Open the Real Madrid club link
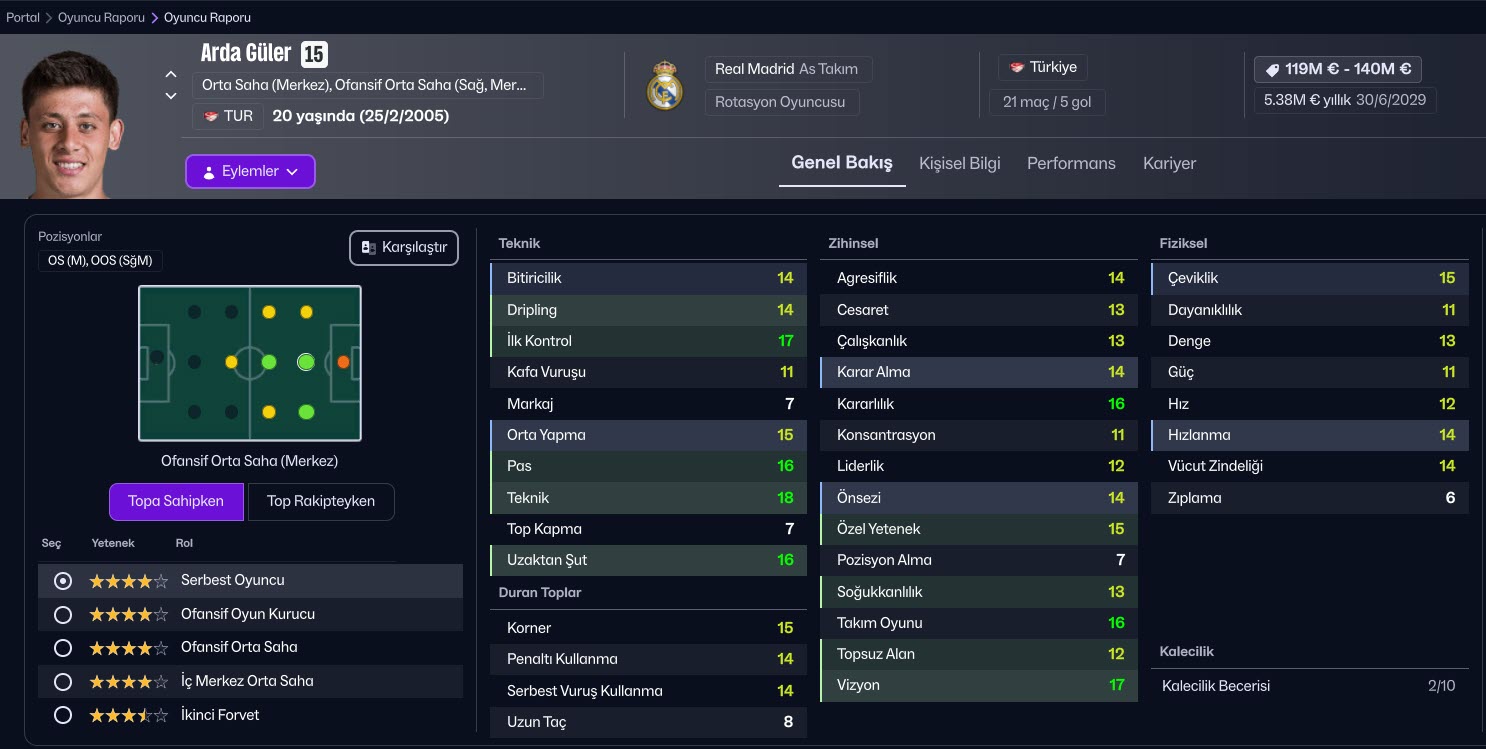Image resolution: width=1486 pixels, height=749 pixels. [754, 69]
